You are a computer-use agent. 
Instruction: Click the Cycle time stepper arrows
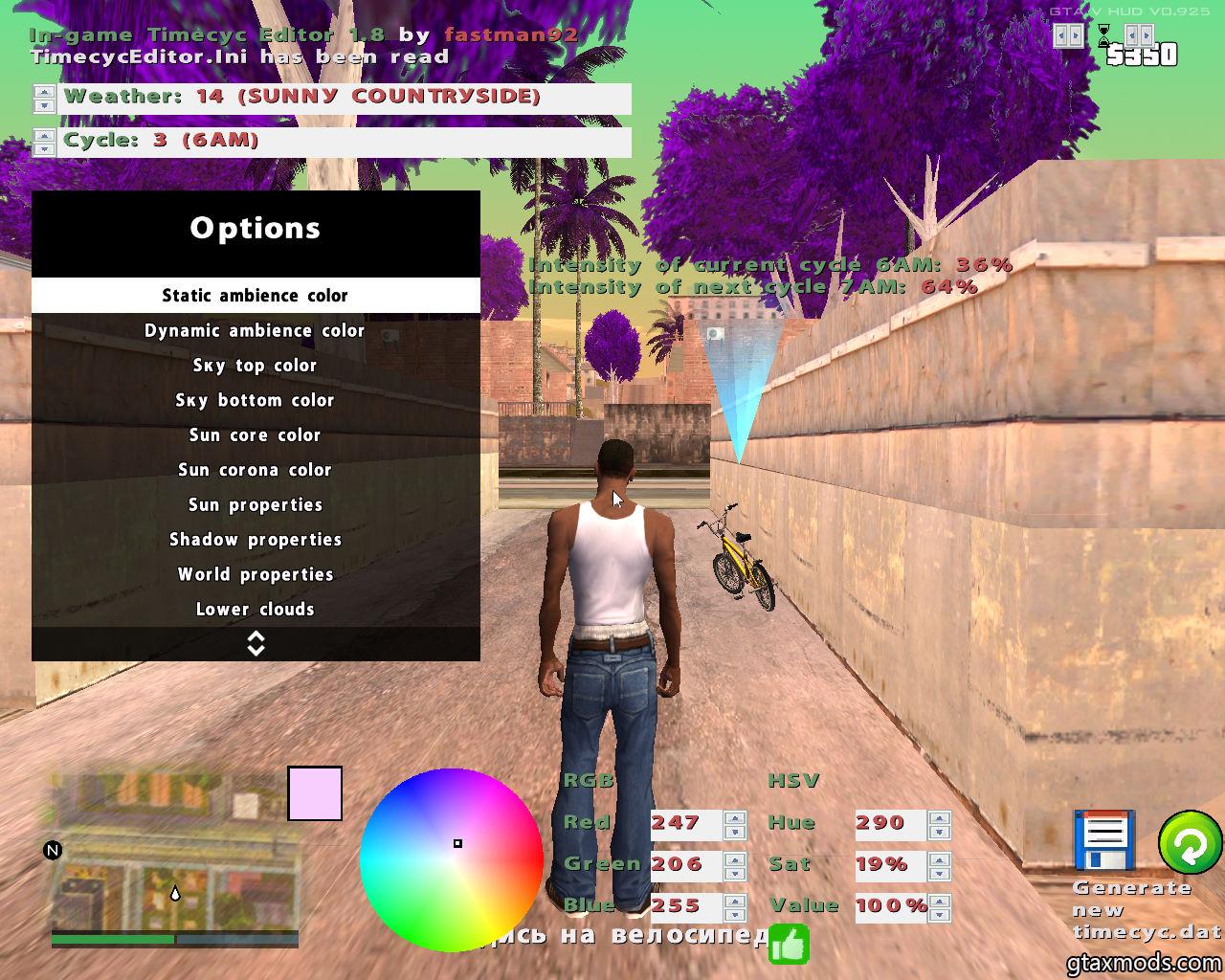(44, 143)
